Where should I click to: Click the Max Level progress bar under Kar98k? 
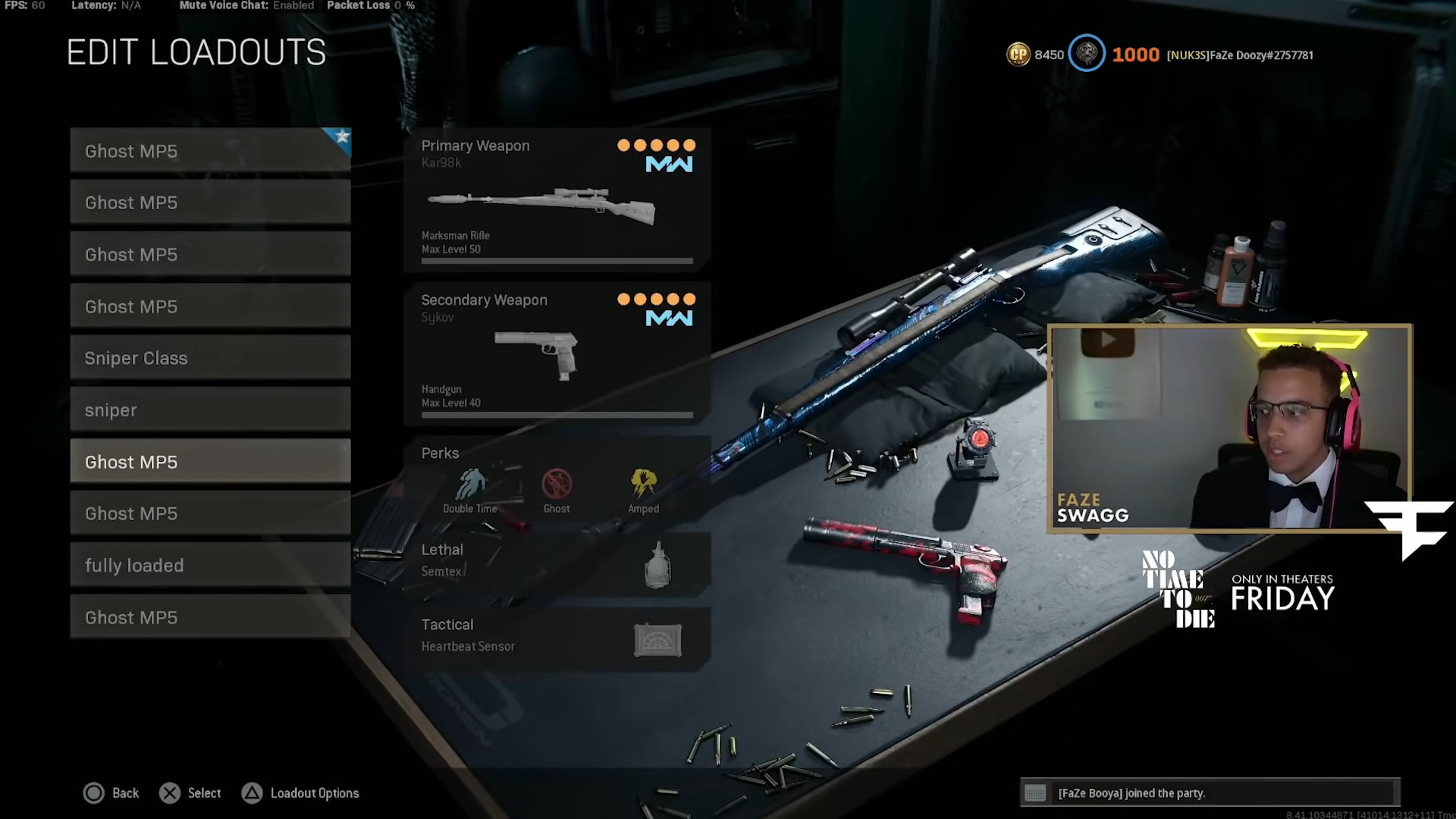pos(557,260)
